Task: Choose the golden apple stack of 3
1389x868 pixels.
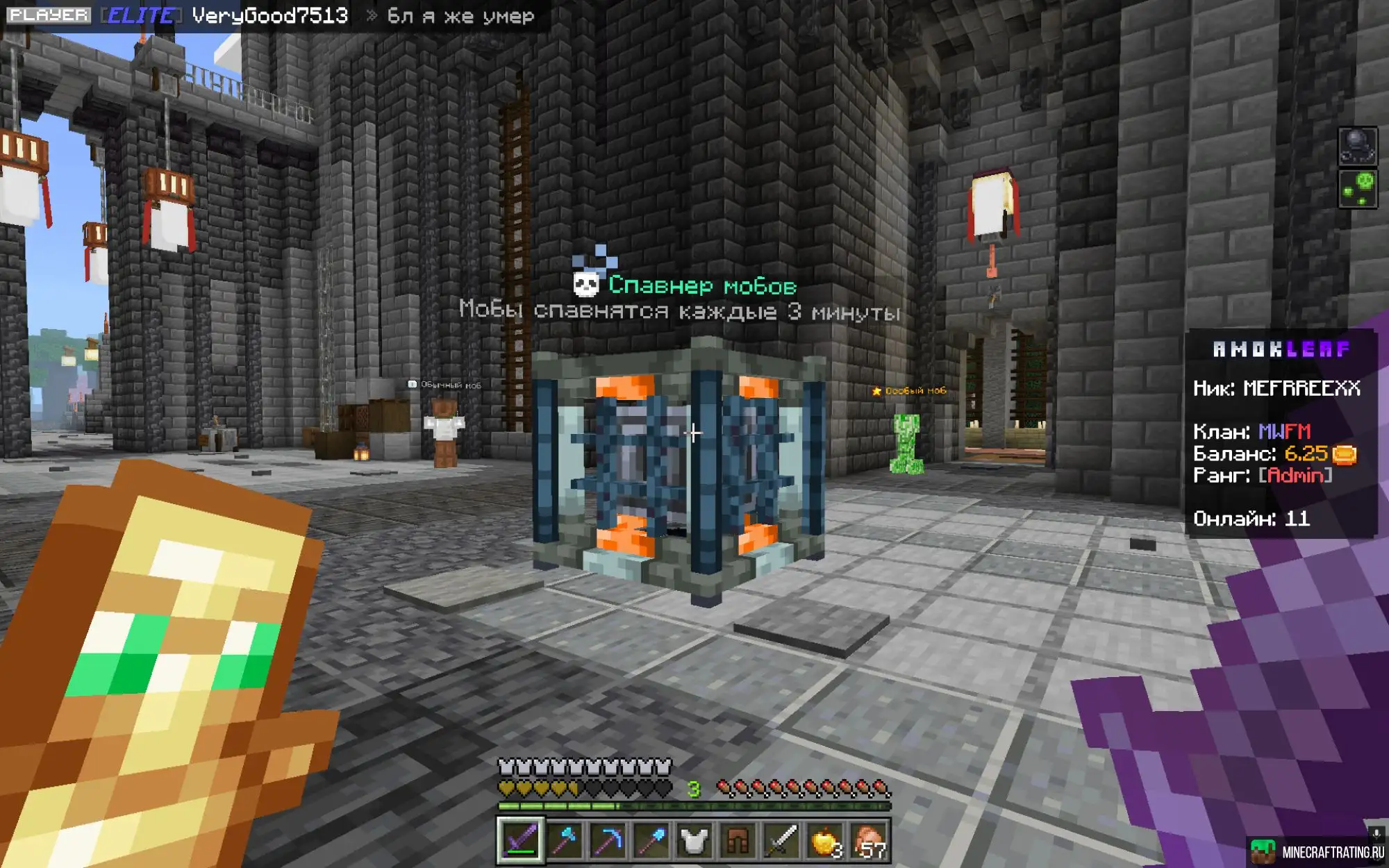Action: (x=824, y=841)
